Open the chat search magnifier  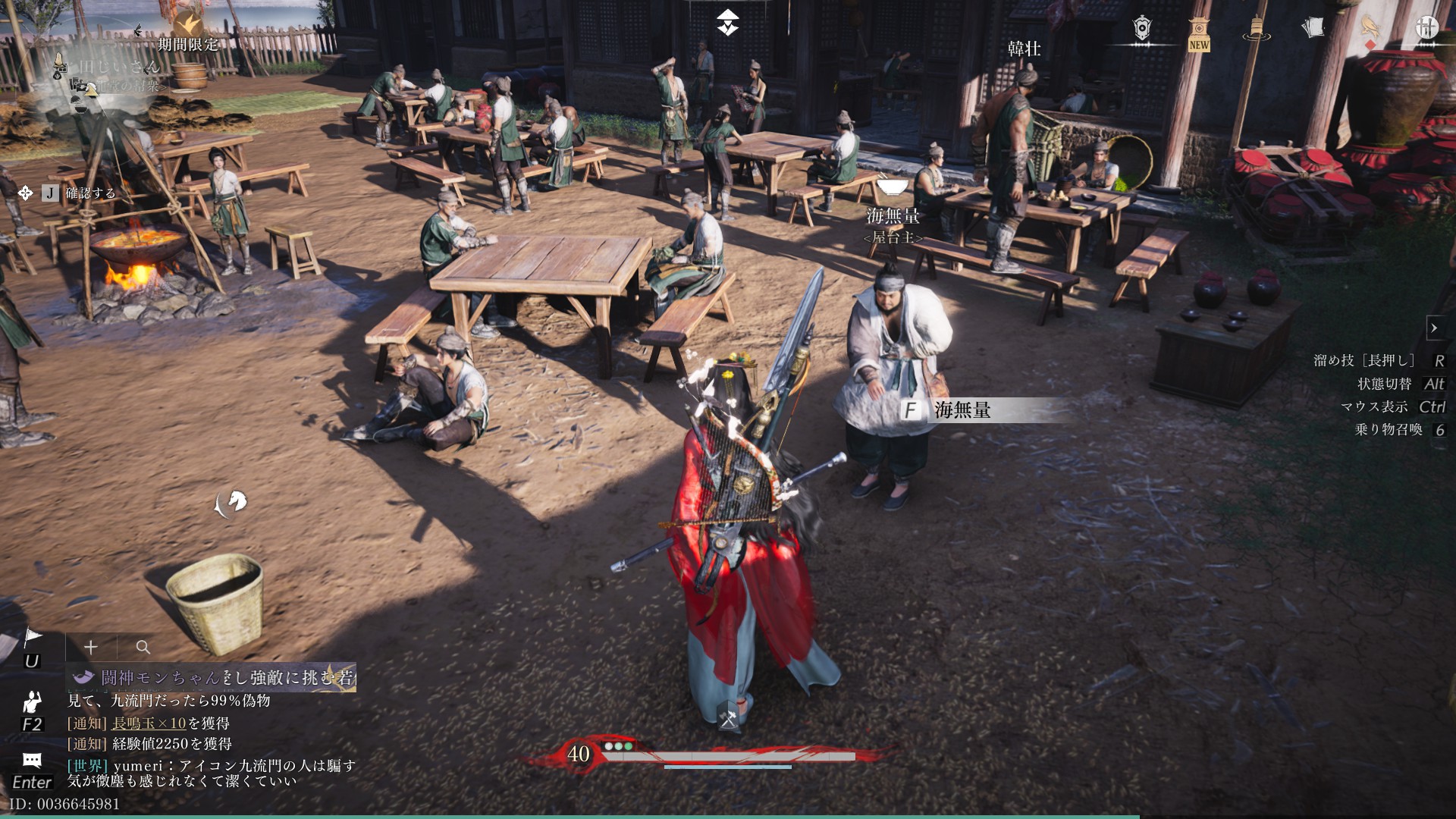pyautogui.click(x=143, y=647)
